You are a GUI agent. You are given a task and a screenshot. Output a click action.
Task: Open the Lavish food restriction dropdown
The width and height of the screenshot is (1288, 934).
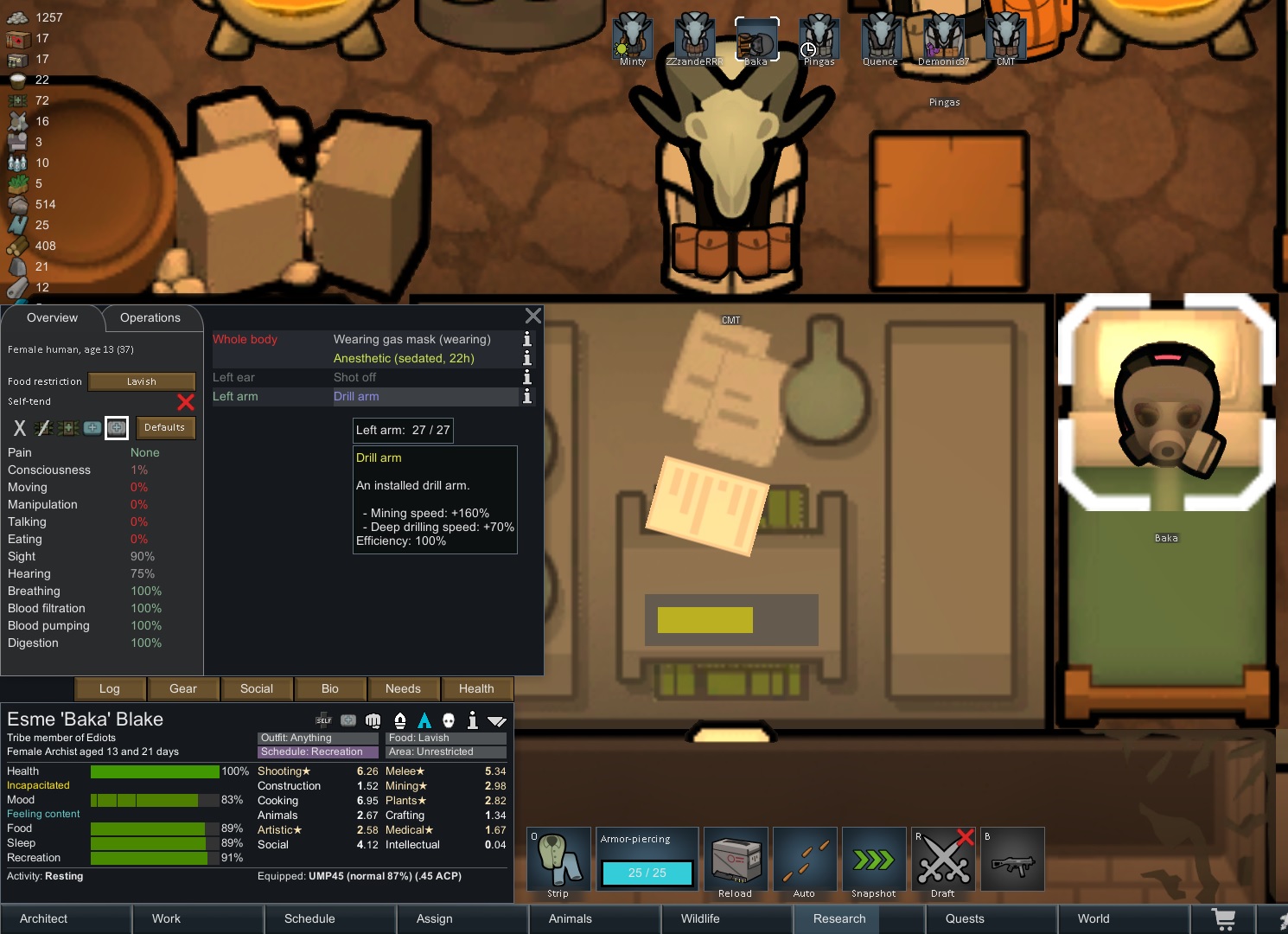pos(141,381)
